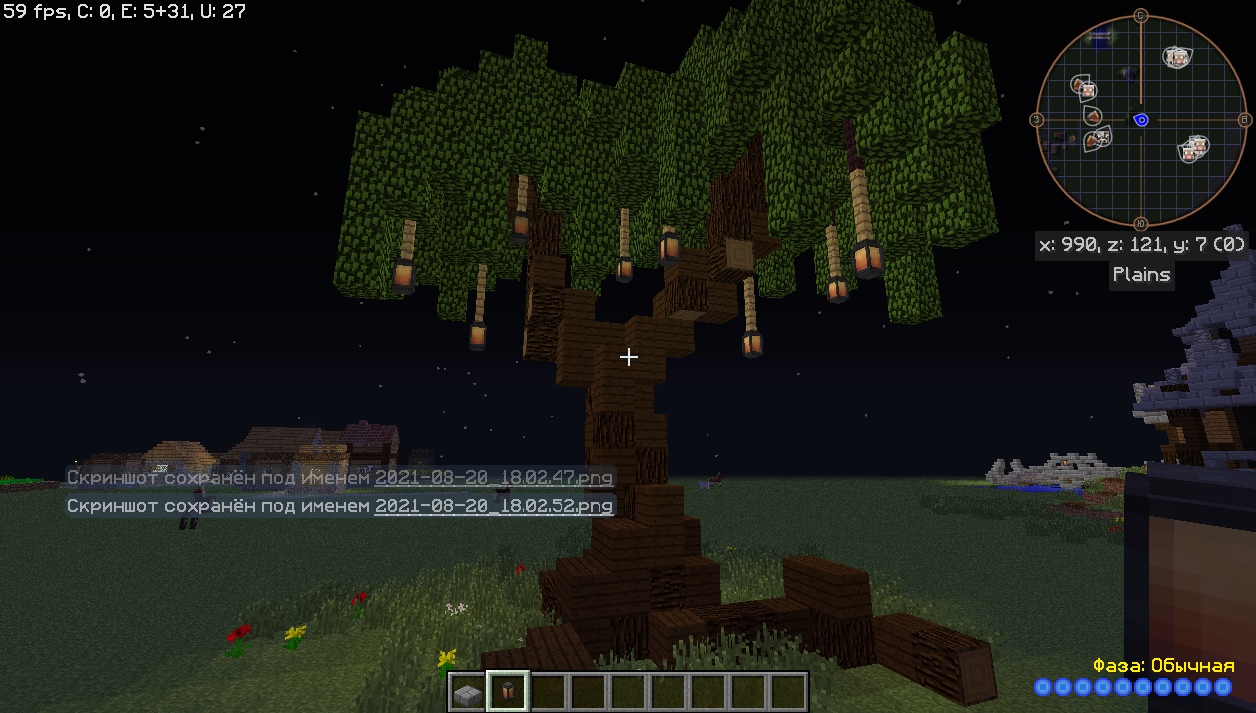This screenshot has height=713, width=1256.
Task: Click the north compass marker on minimap
Action: tap(1141, 15)
